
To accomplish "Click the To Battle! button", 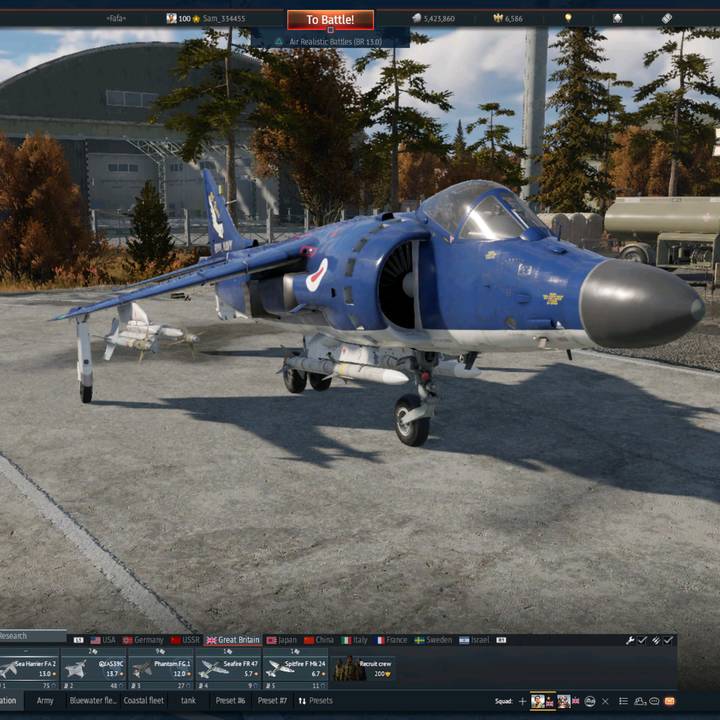I will click(330, 20).
